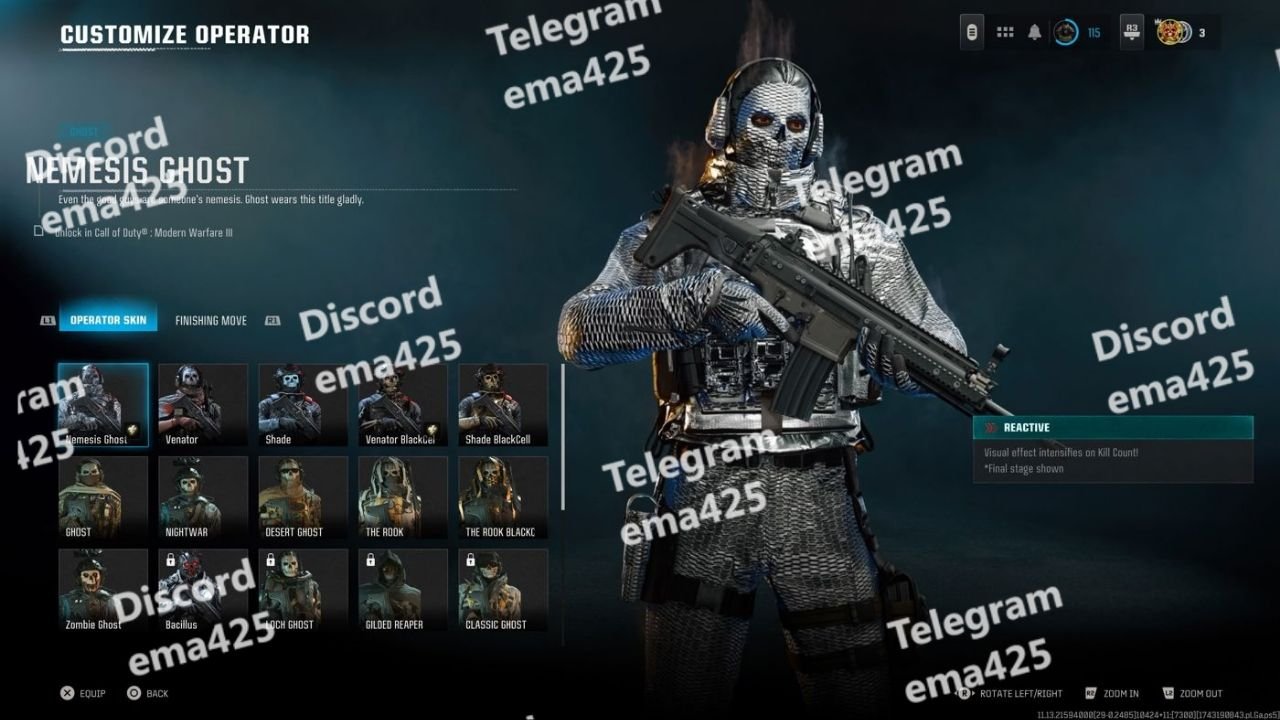Open the player level 115 profile icon
The height and width of the screenshot is (720, 1280).
pyautogui.click(x=1068, y=32)
